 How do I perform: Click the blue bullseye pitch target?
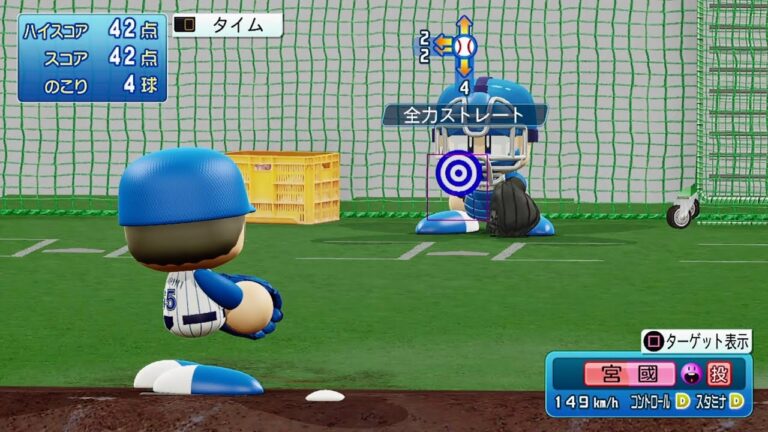coord(459,174)
